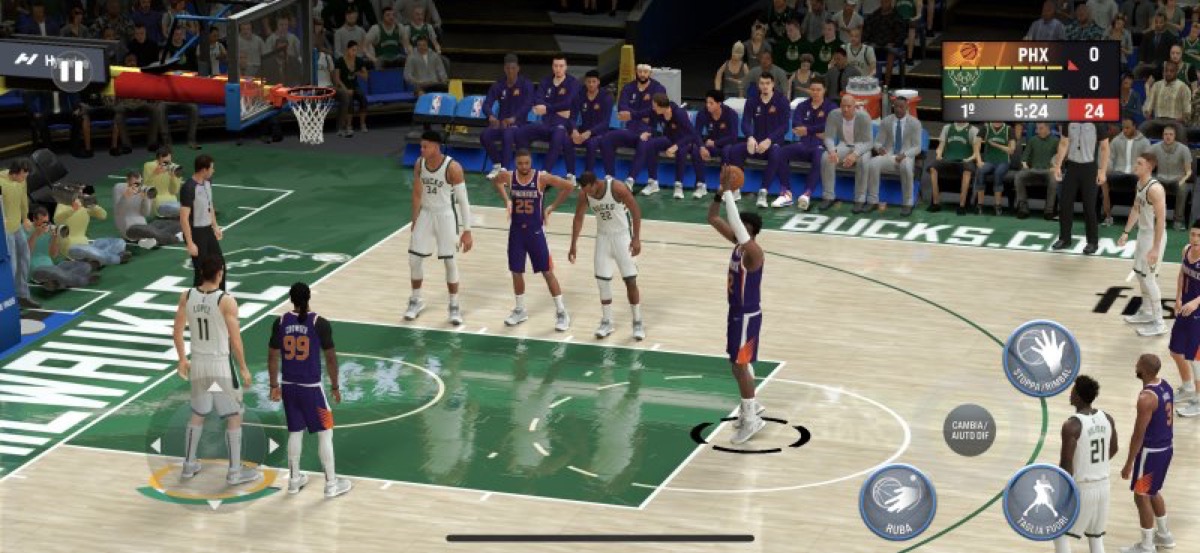The width and height of the screenshot is (1200, 553).
Task: Tap the Cambia/Auto Dif switch button
Action: (969, 430)
